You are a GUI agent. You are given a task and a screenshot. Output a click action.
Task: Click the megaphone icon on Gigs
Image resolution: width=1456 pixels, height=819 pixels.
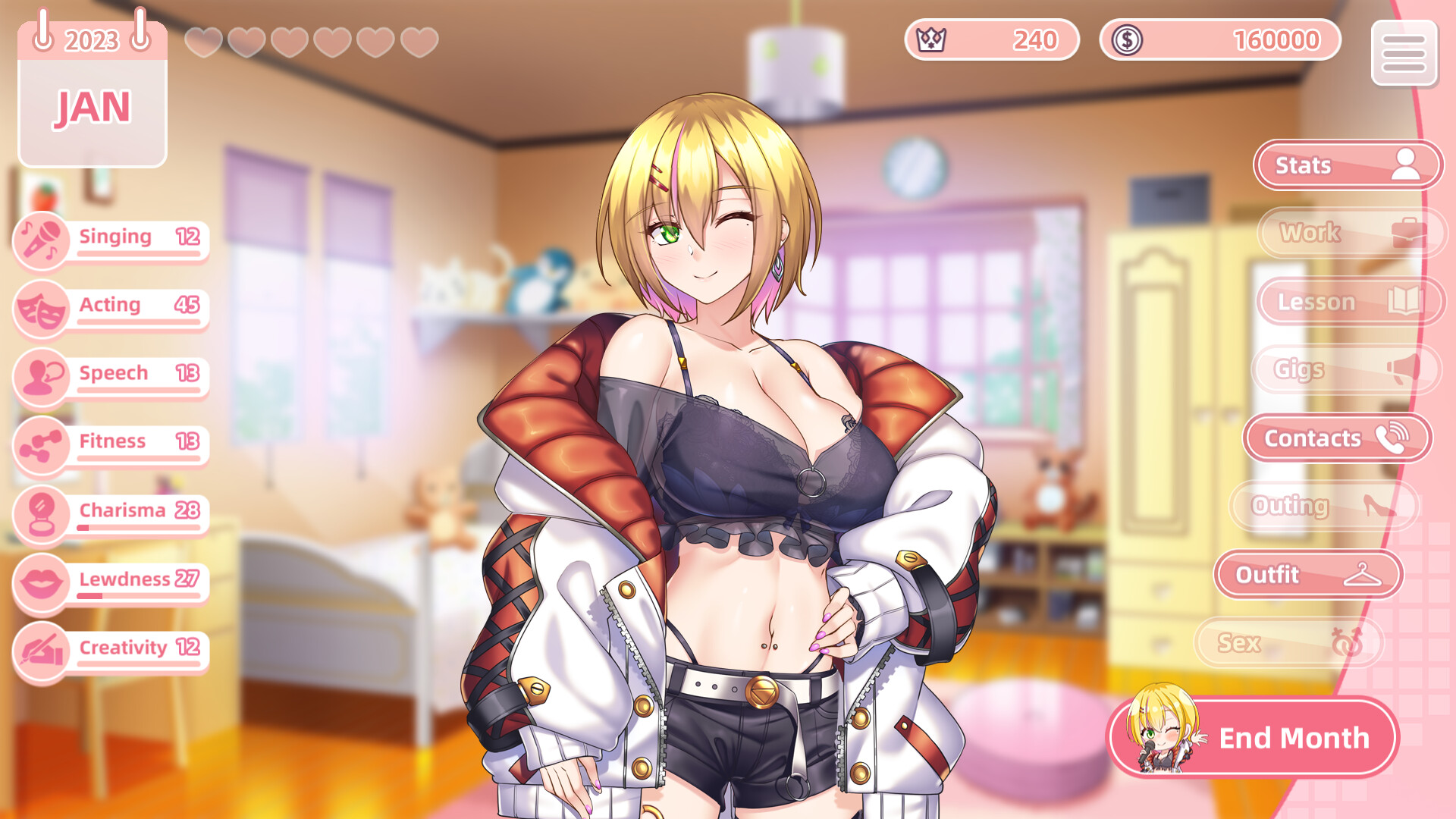click(1403, 369)
